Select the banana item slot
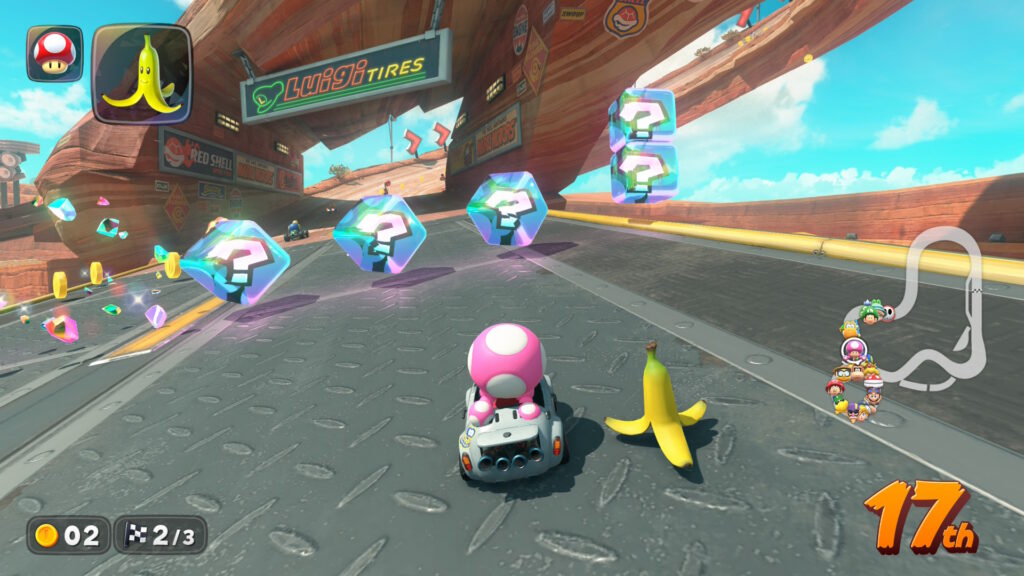Image resolution: width=1024 pixels, height=576 pixels. (x=141, y=73)
